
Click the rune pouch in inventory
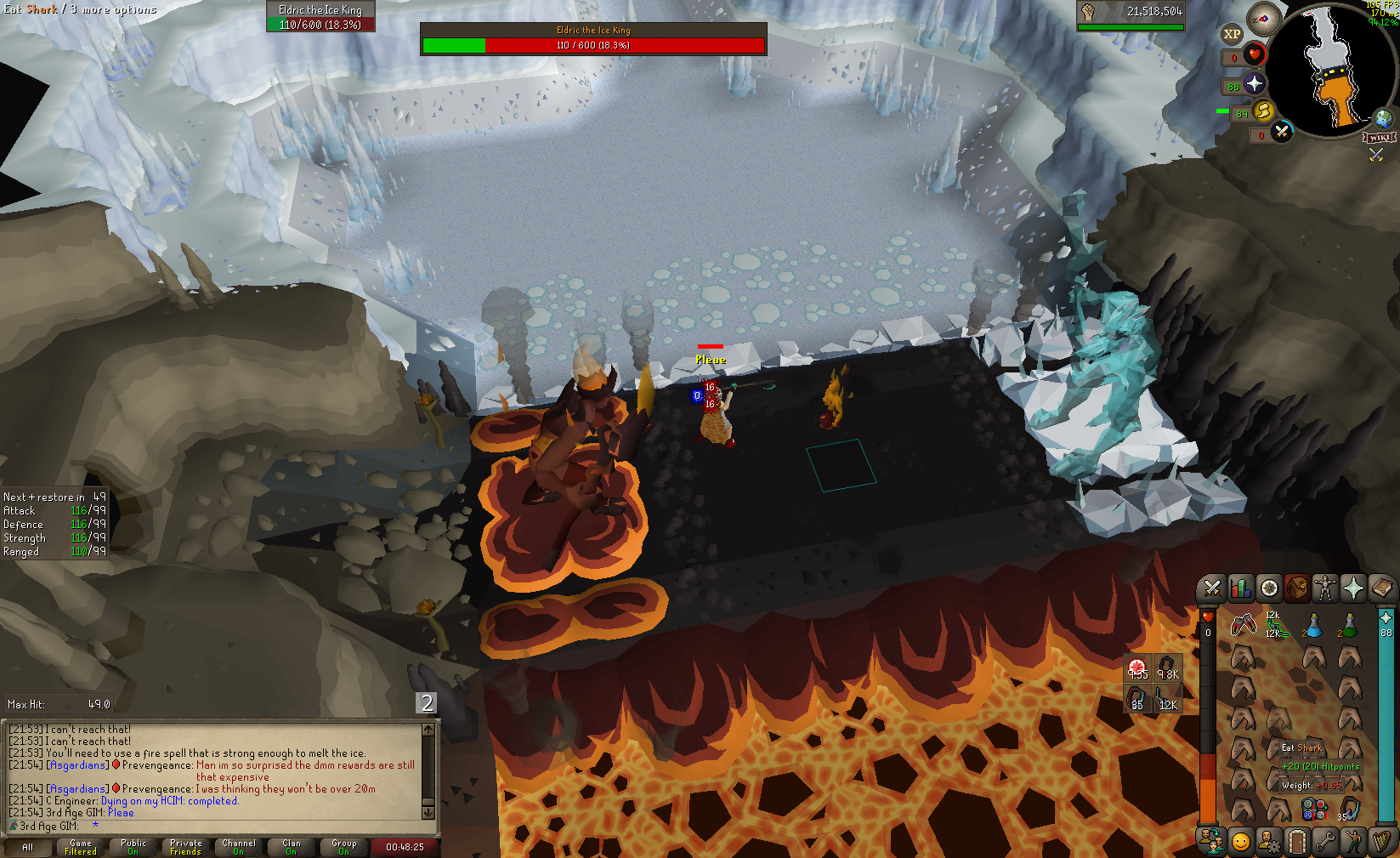pos(1313,810)
